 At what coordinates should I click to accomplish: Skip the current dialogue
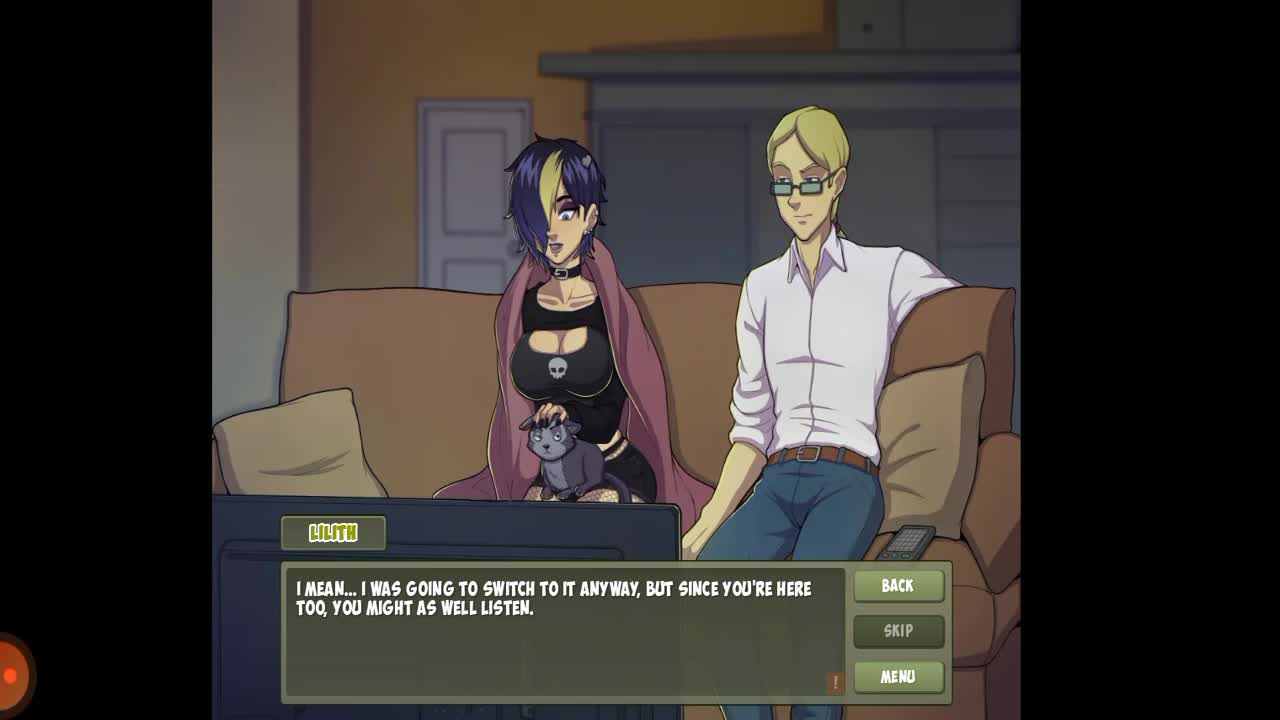pyautogui.click(x=898, y=631)
